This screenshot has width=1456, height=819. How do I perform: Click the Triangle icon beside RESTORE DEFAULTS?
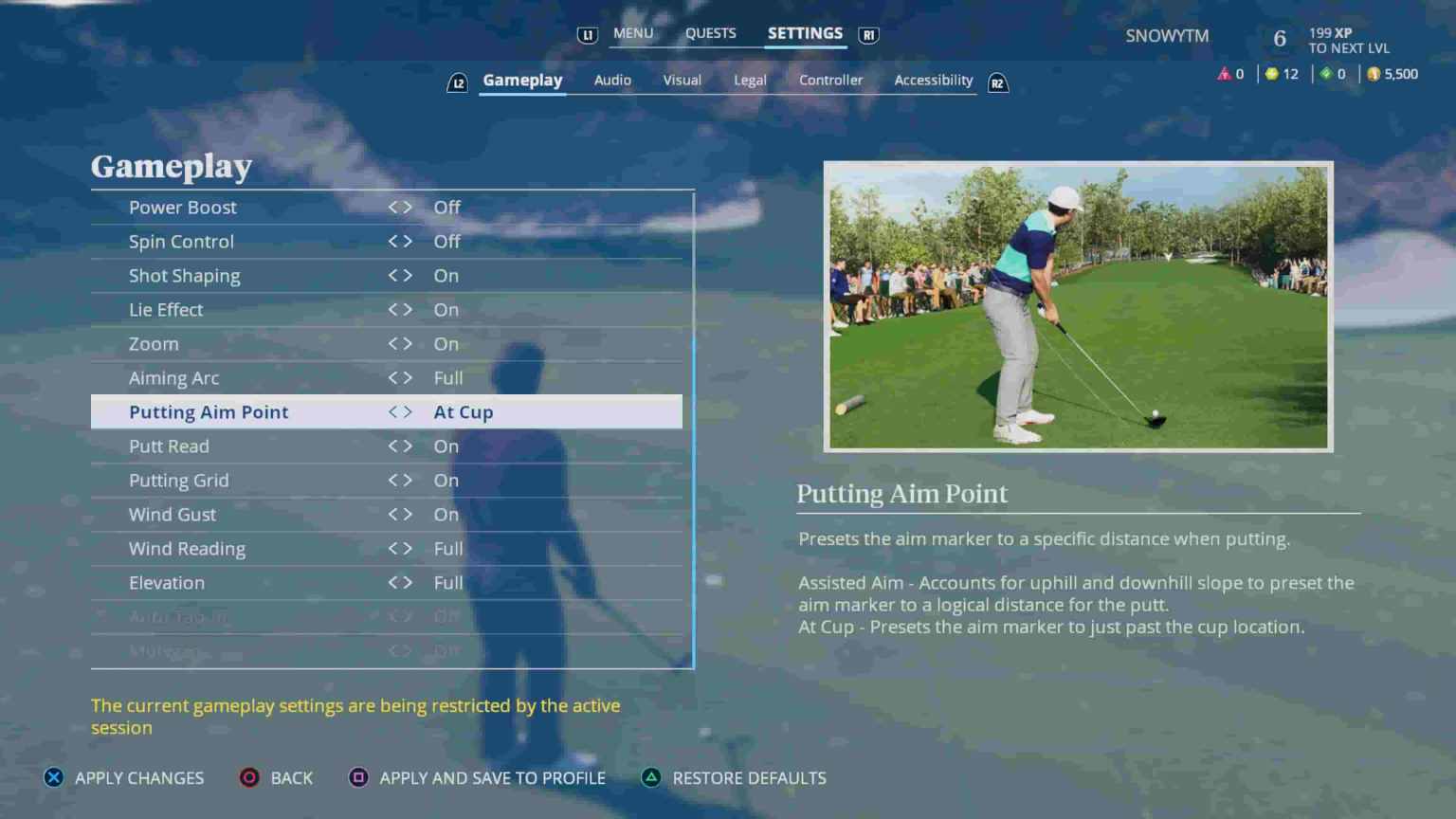pos(651,777)
